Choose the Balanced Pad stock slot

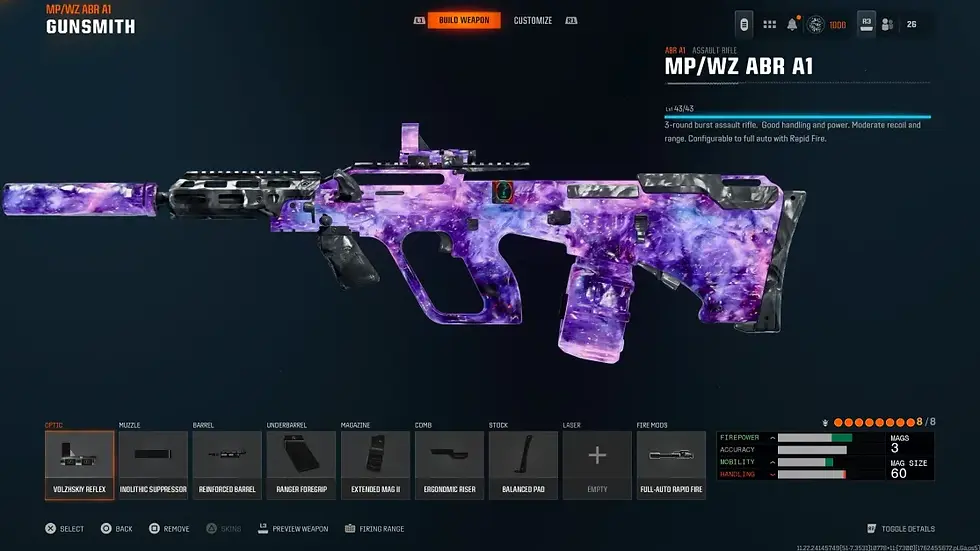pyautogui.click(x=523, y=465)
